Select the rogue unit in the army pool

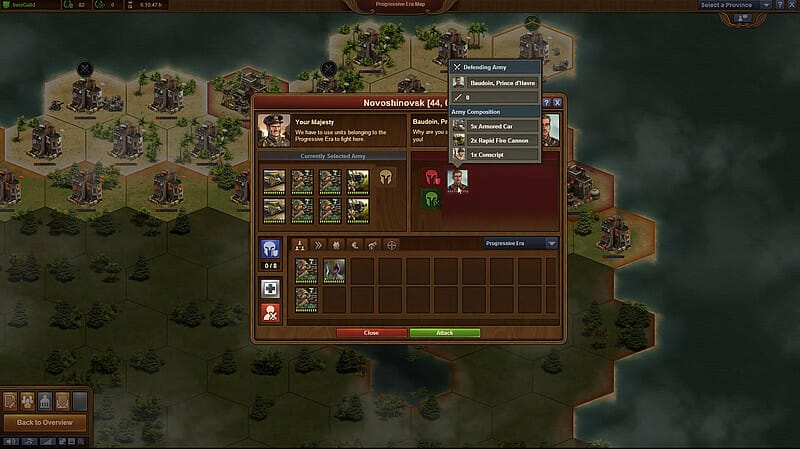tap(333, 270)
